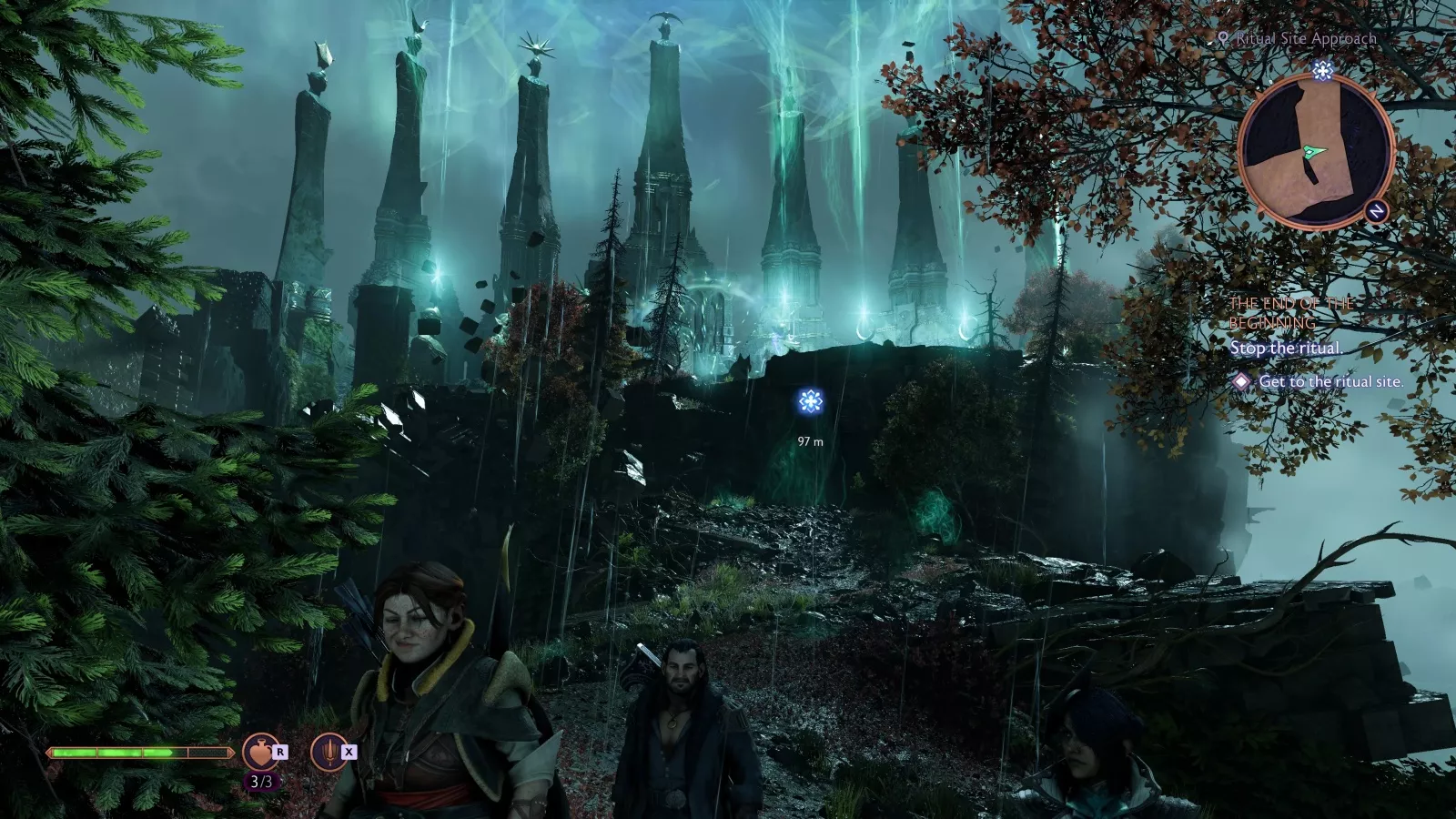Select the 'Get to the ritual site' objective
Screen dimensions: 1456x819
[x=1330, y=382]
